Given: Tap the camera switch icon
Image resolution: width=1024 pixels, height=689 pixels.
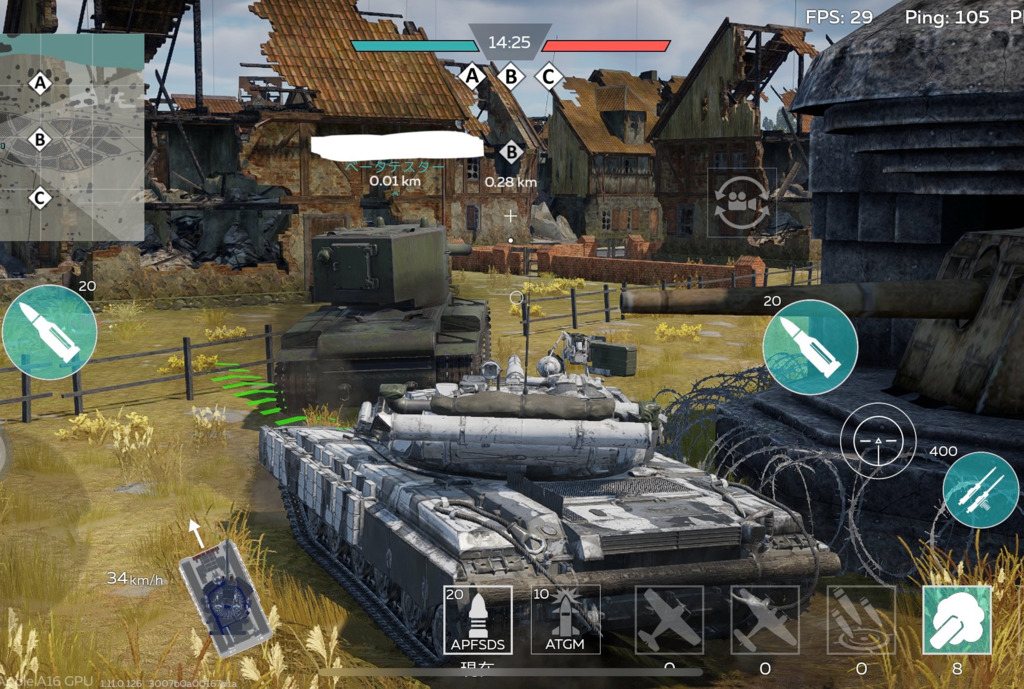Looking at the screenshot, I should (x=742, y=203).
